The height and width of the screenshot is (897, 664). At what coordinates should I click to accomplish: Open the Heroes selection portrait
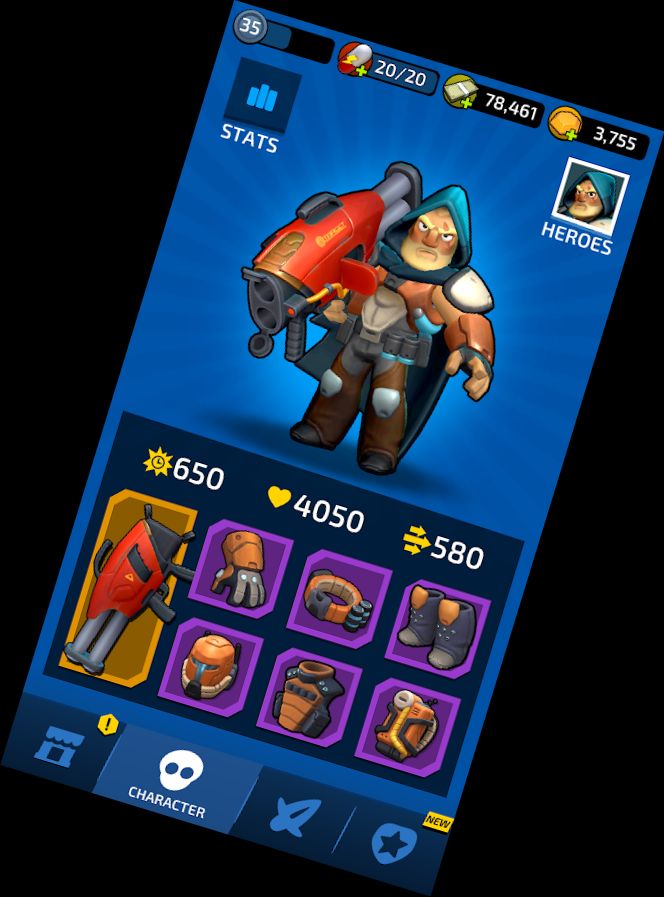595,197
